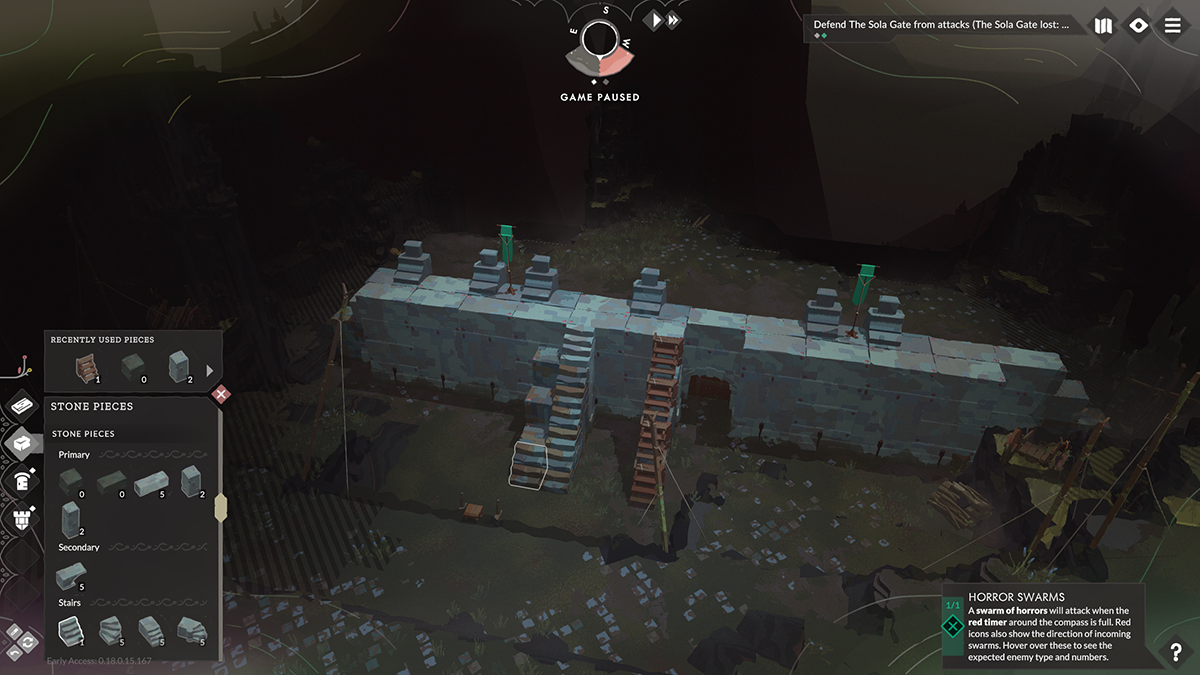
Task: Open the castle tower category tab
Action: pos(22,518)
